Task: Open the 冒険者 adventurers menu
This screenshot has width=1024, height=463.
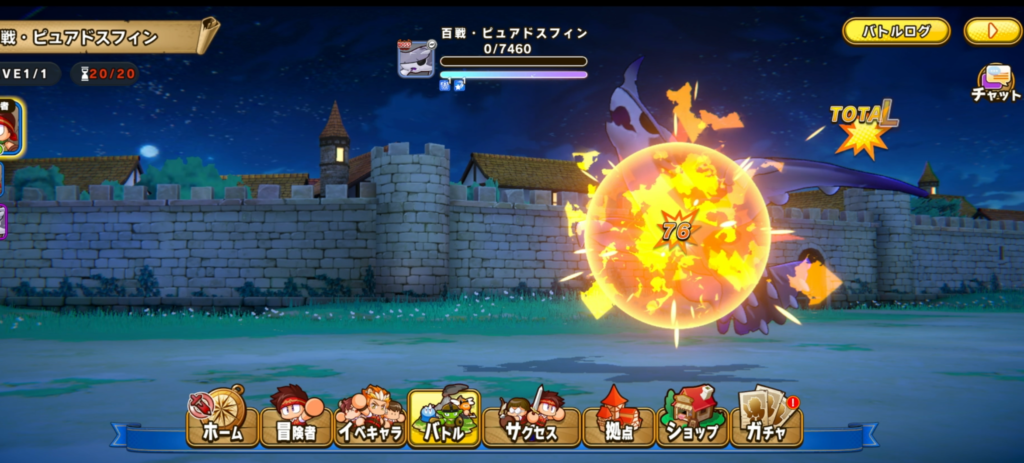Action: 296,416
